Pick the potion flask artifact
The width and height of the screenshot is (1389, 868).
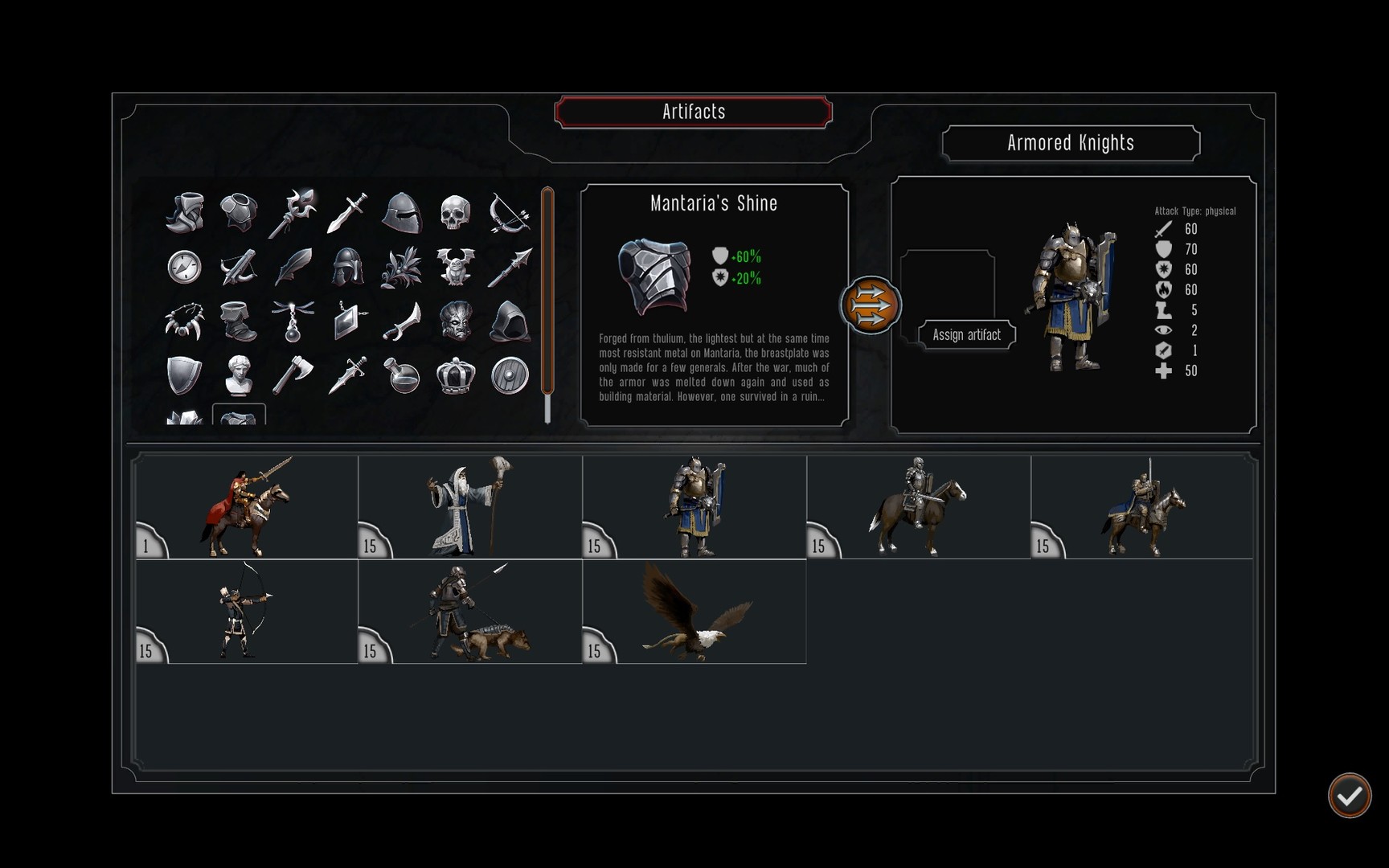[x=402, y=375]
